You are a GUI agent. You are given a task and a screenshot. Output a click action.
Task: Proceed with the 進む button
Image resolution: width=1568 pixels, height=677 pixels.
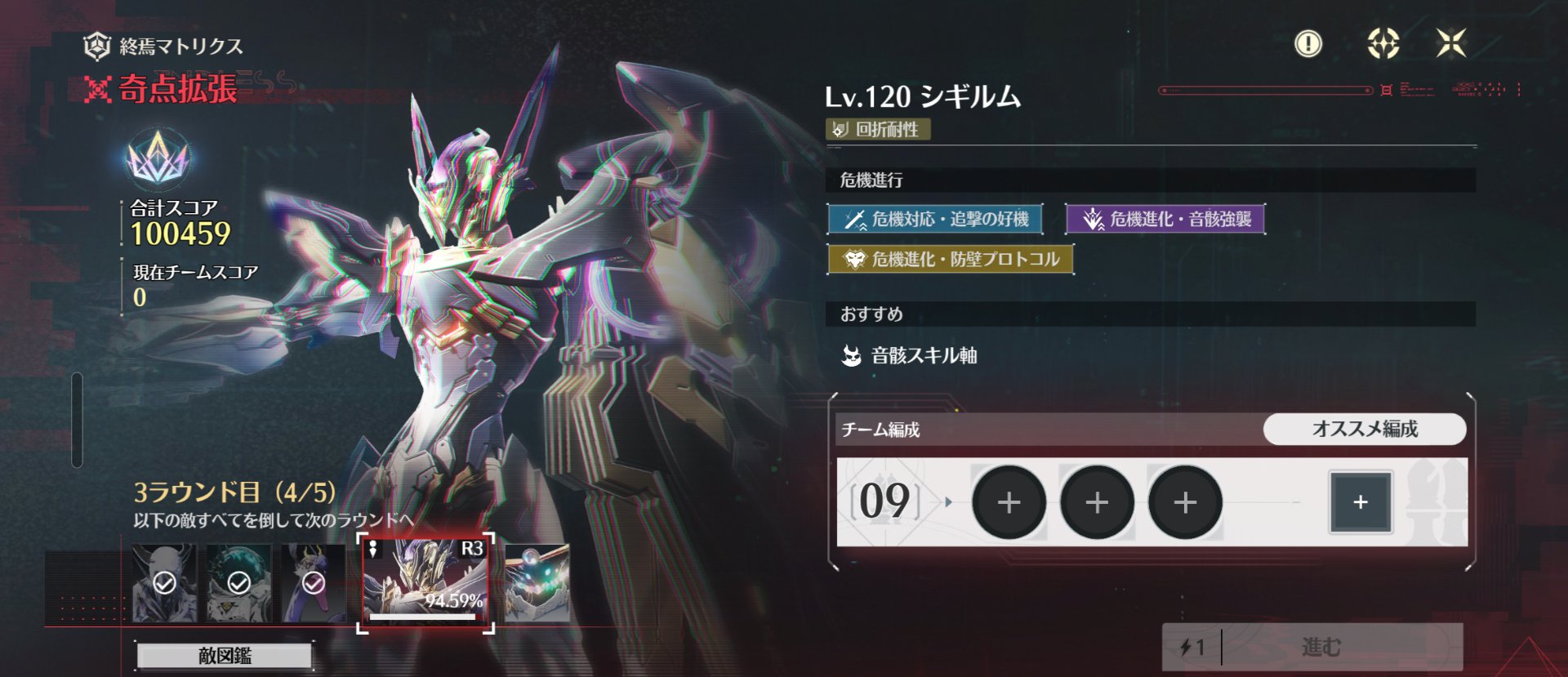click(x=1312, y=648)
